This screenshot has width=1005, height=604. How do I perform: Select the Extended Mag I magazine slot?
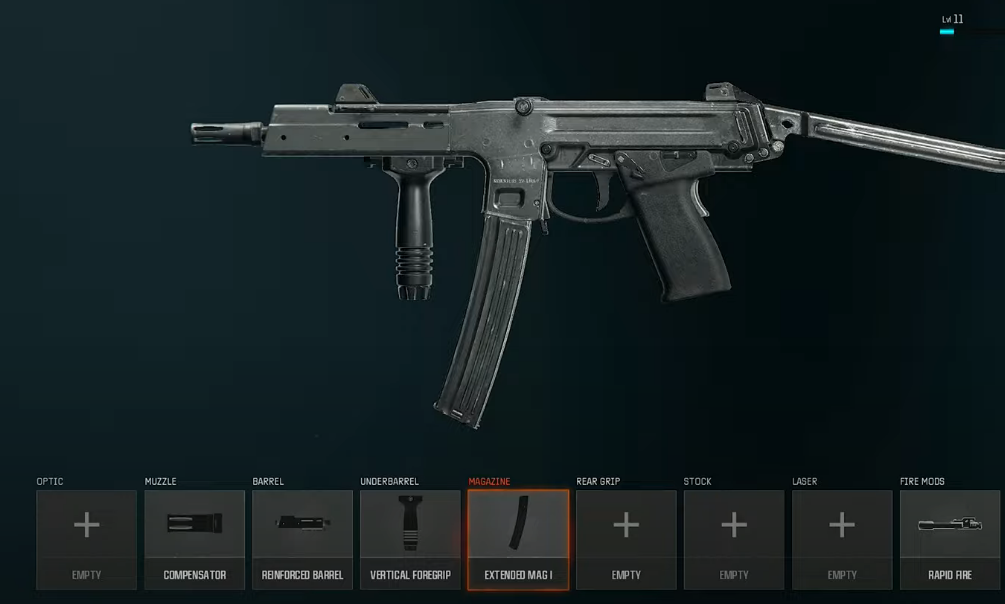tap(518, 539)
